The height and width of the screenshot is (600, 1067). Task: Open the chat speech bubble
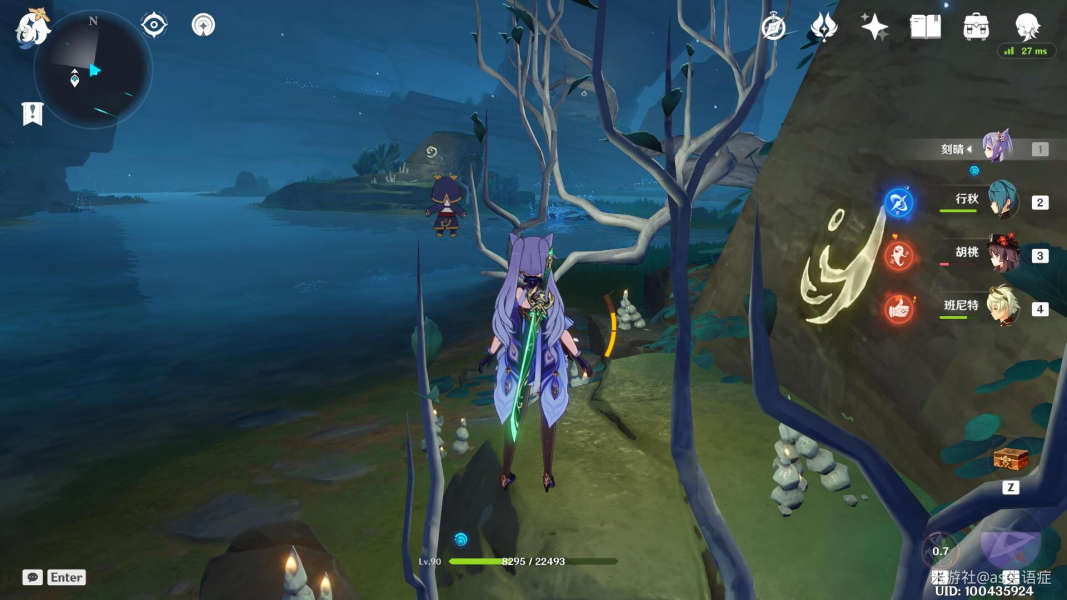(33, 577)
